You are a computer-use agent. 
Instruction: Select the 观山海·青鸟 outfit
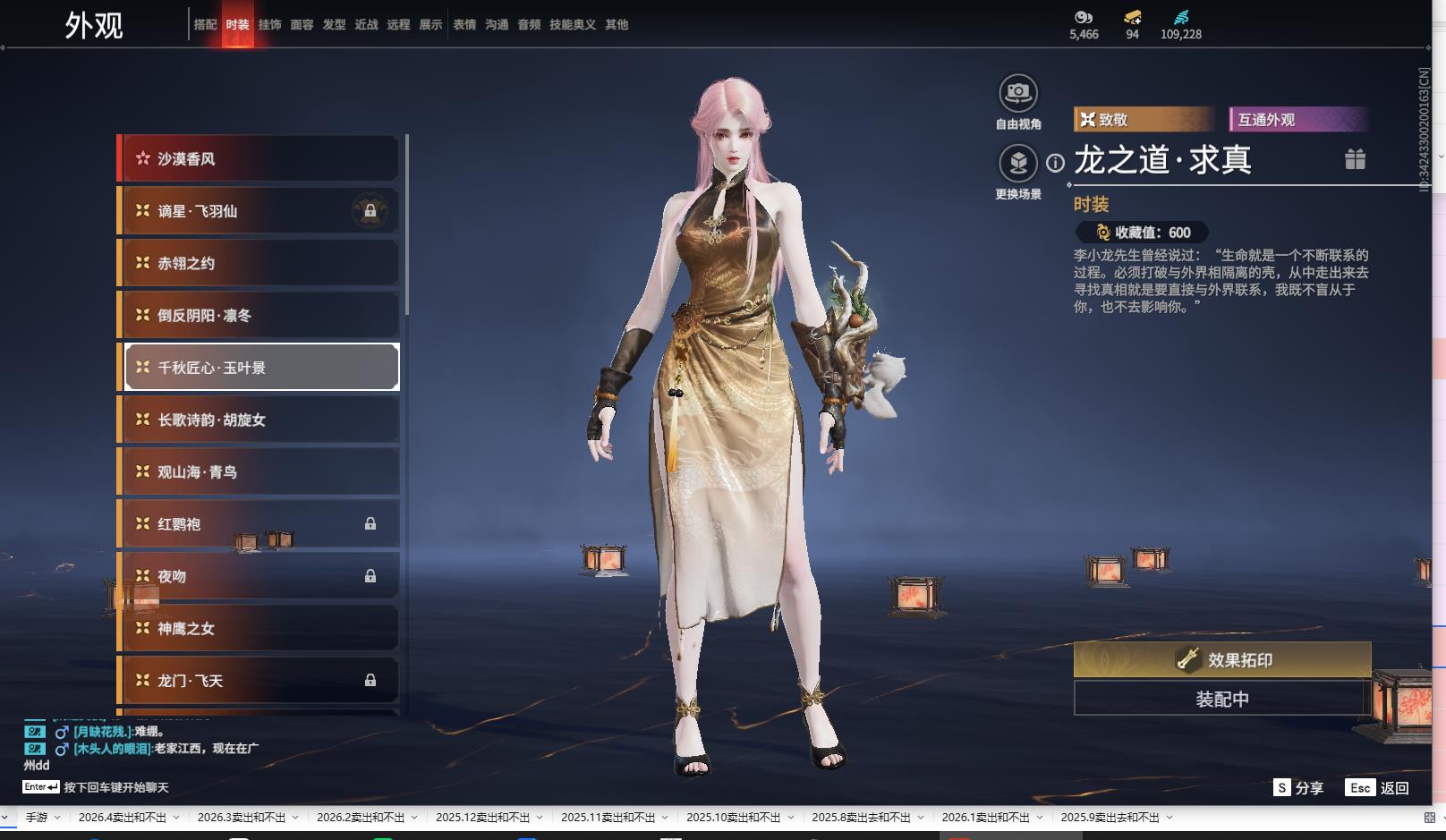[259, 472]
